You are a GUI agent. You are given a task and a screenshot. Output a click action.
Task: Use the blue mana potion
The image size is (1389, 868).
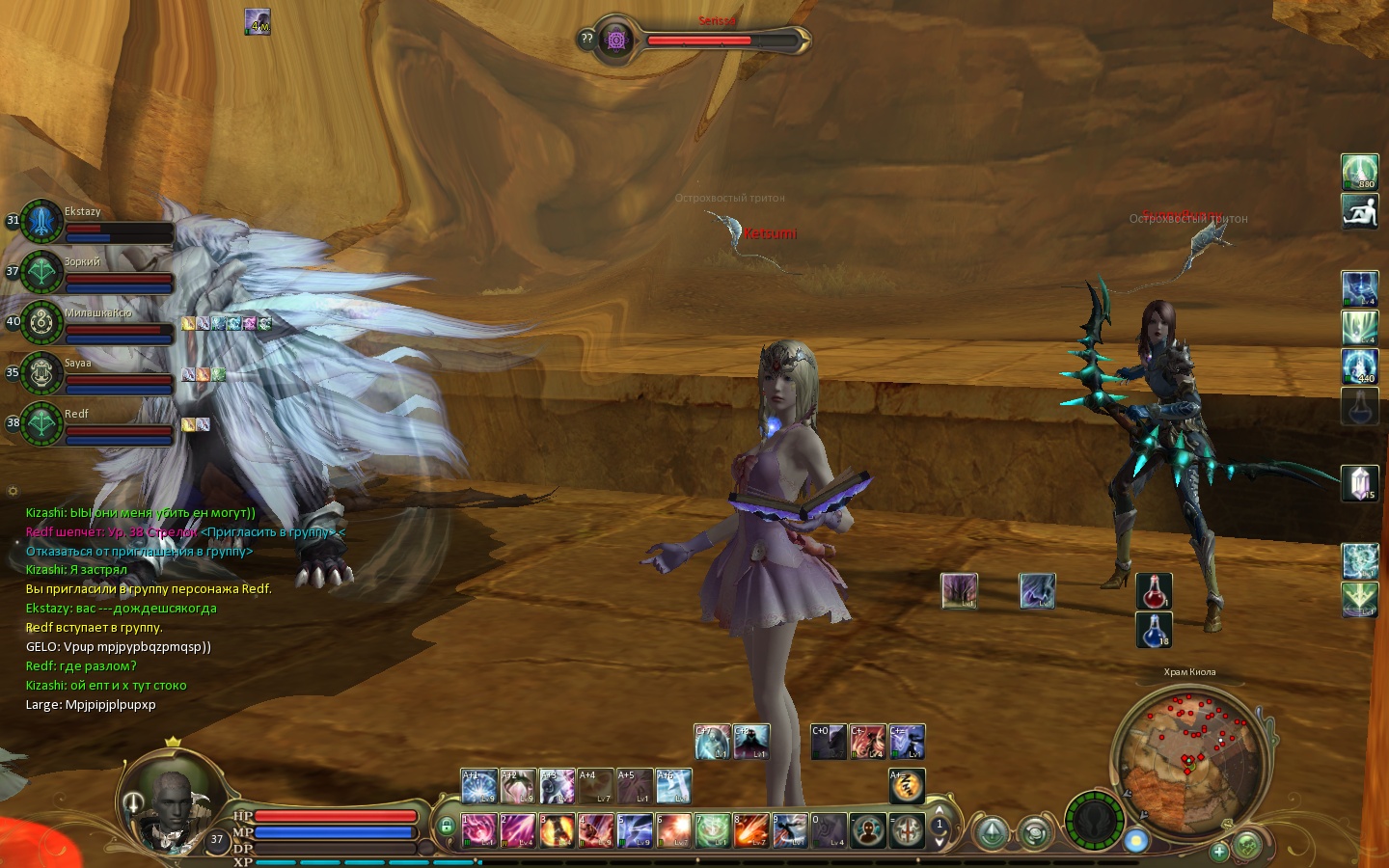[x=1154, y=629]
